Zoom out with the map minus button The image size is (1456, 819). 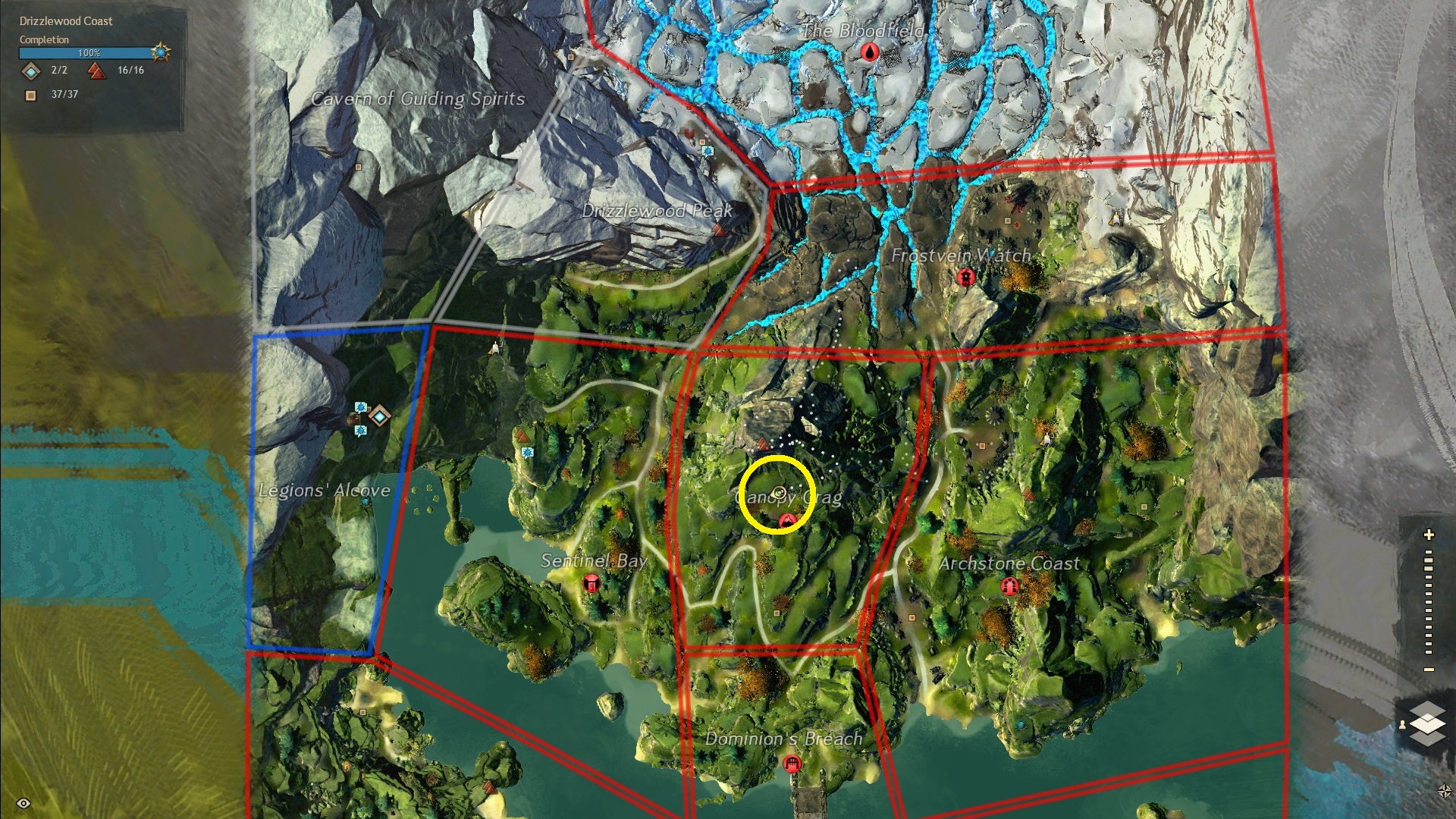tap(1429, 670)
